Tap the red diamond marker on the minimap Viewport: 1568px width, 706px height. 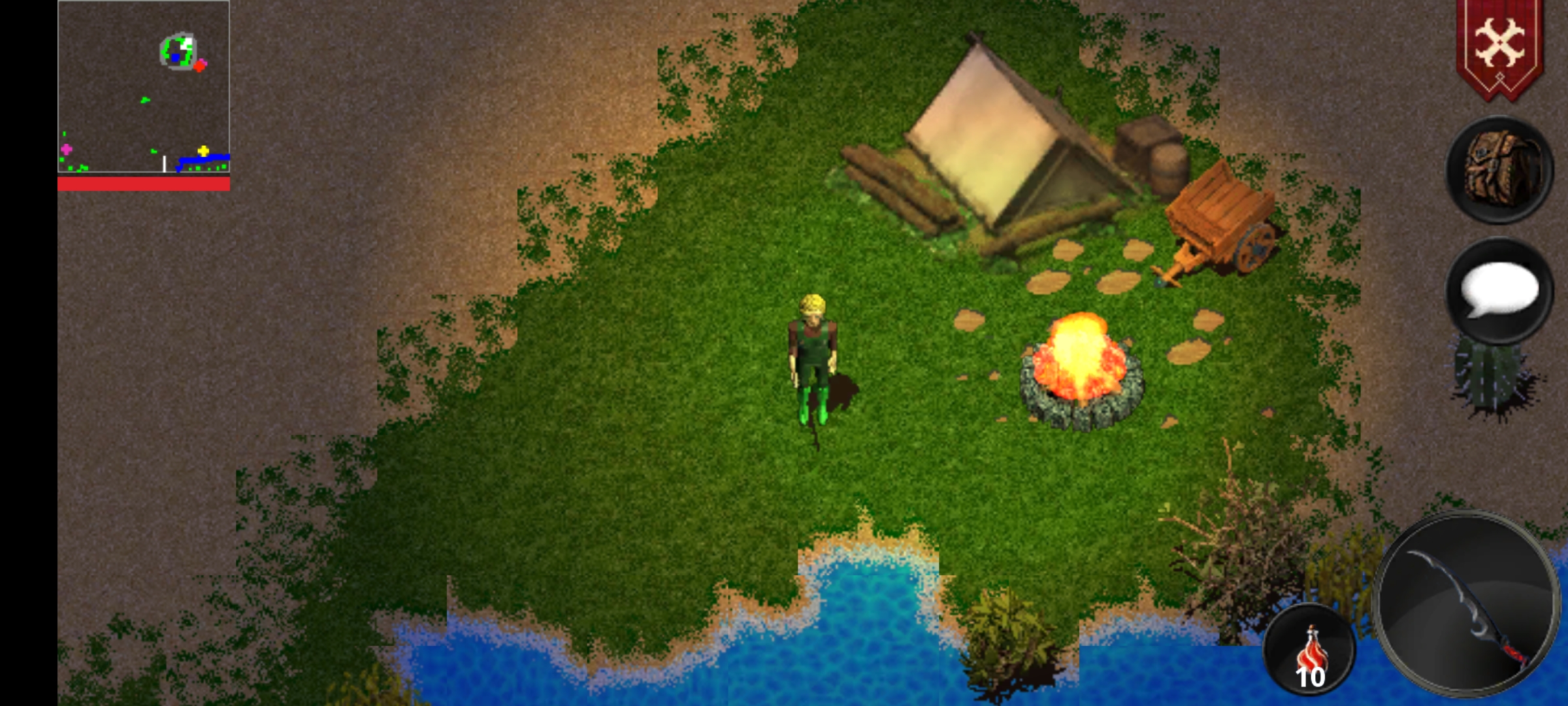[201, 64]
